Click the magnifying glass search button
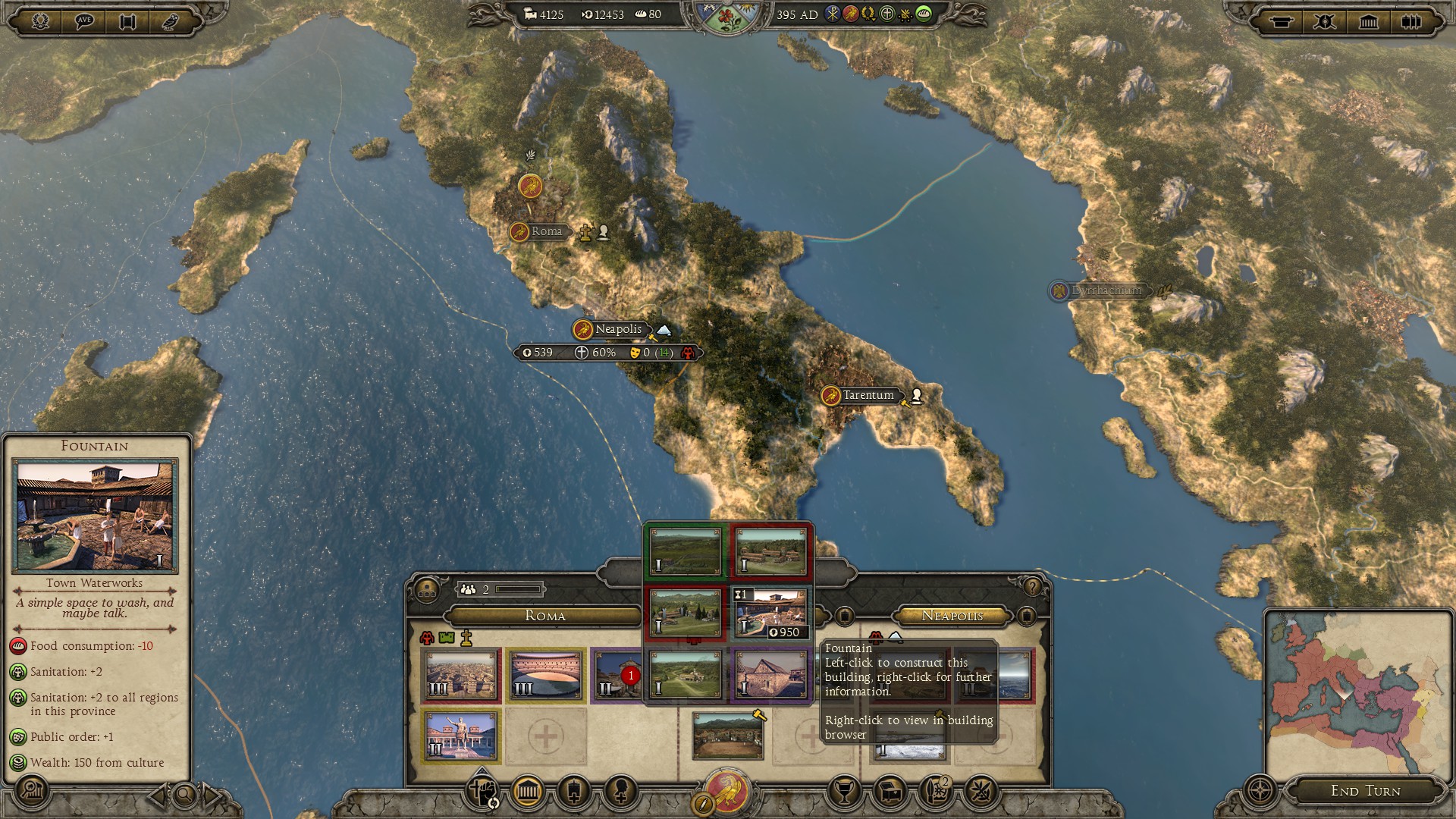 click(184, 795)
